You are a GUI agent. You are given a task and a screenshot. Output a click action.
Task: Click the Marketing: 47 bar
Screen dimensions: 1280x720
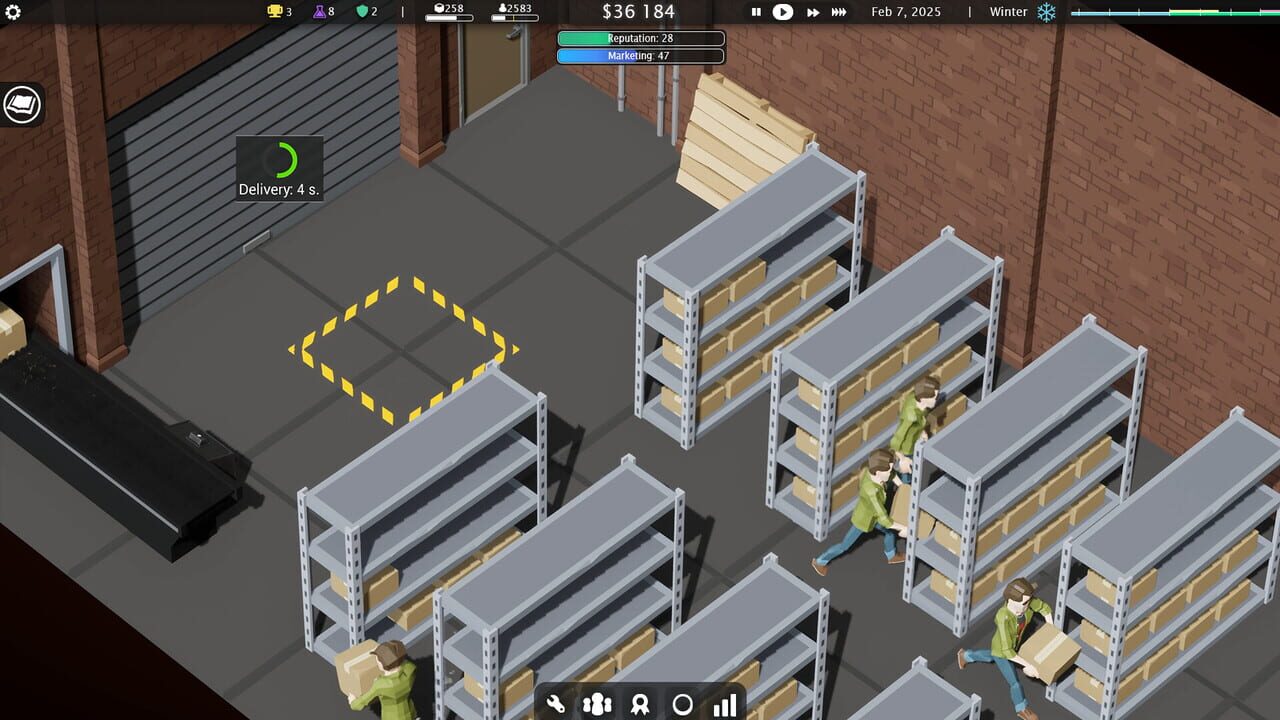(640, 56)
